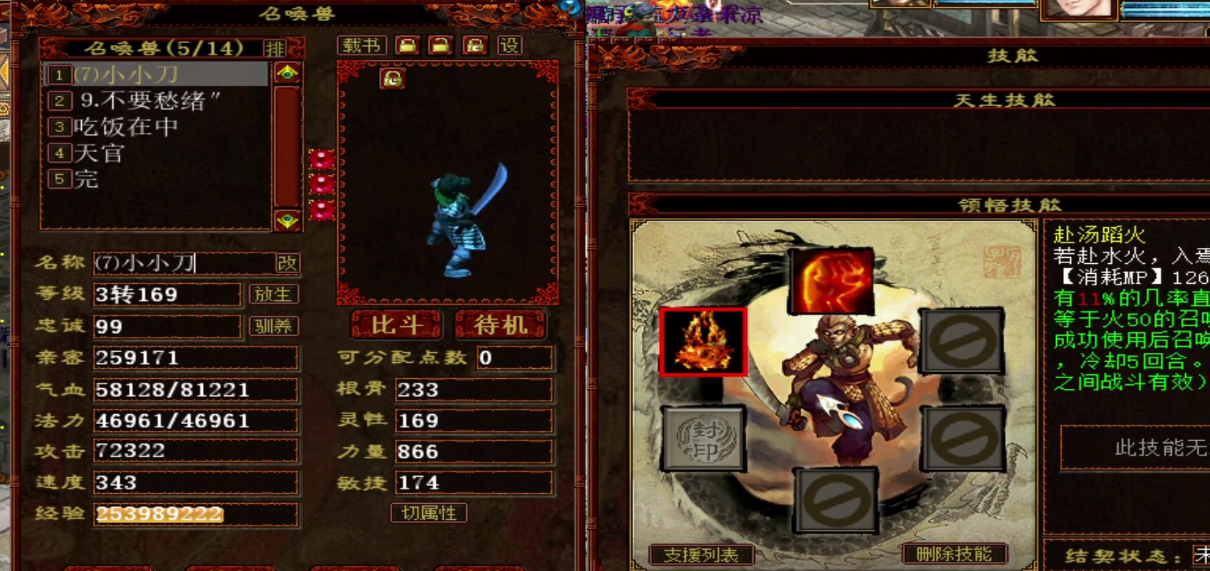Screen dimensions: 1210x571
Task: Open the 设 settings button
Action: (x=510, y=46)
